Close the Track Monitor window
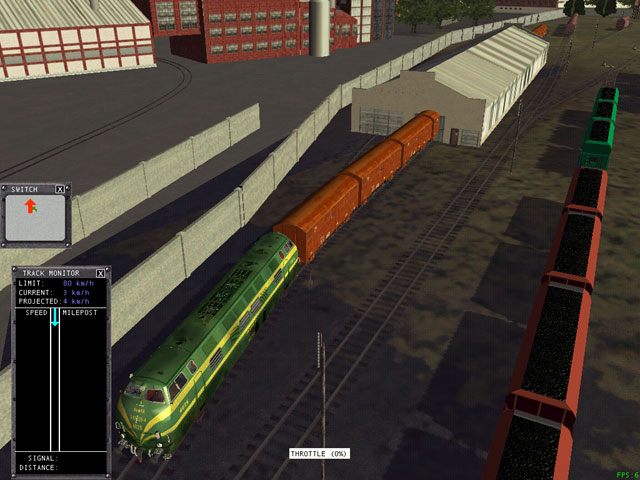Screen dimensions: 640x480 100,273
